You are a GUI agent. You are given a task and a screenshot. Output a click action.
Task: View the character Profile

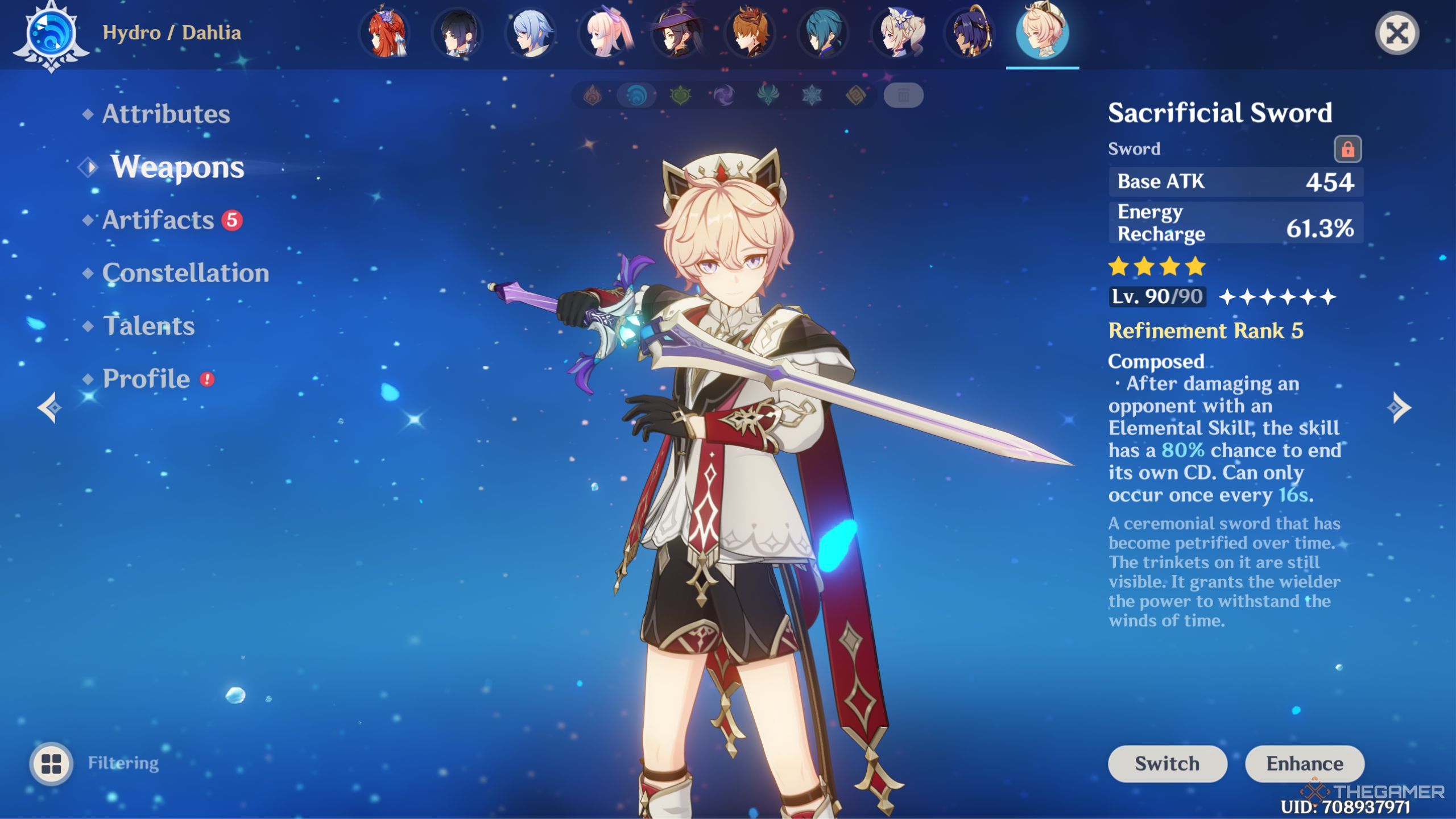point(146,379)
